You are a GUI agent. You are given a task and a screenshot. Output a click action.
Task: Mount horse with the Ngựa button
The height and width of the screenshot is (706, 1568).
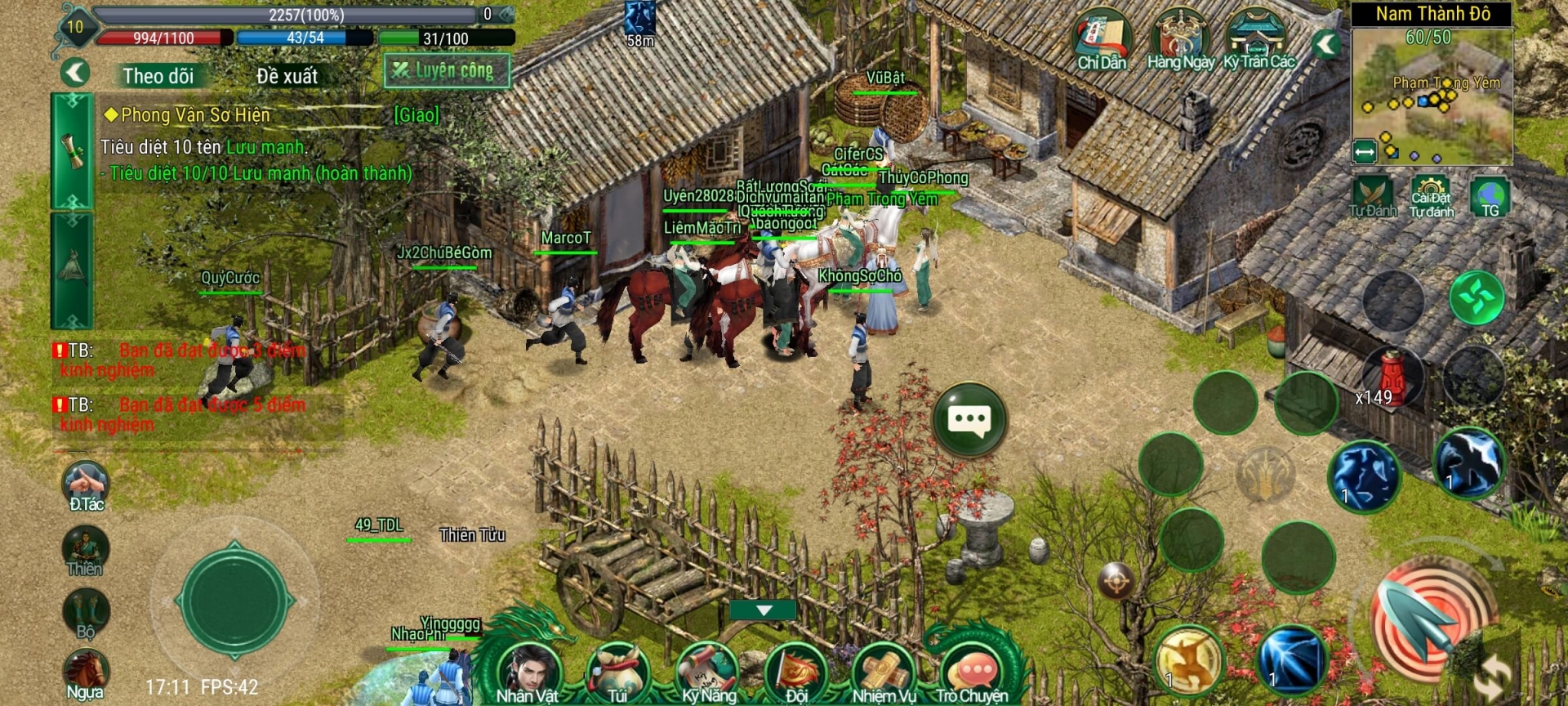pos(85,673)
